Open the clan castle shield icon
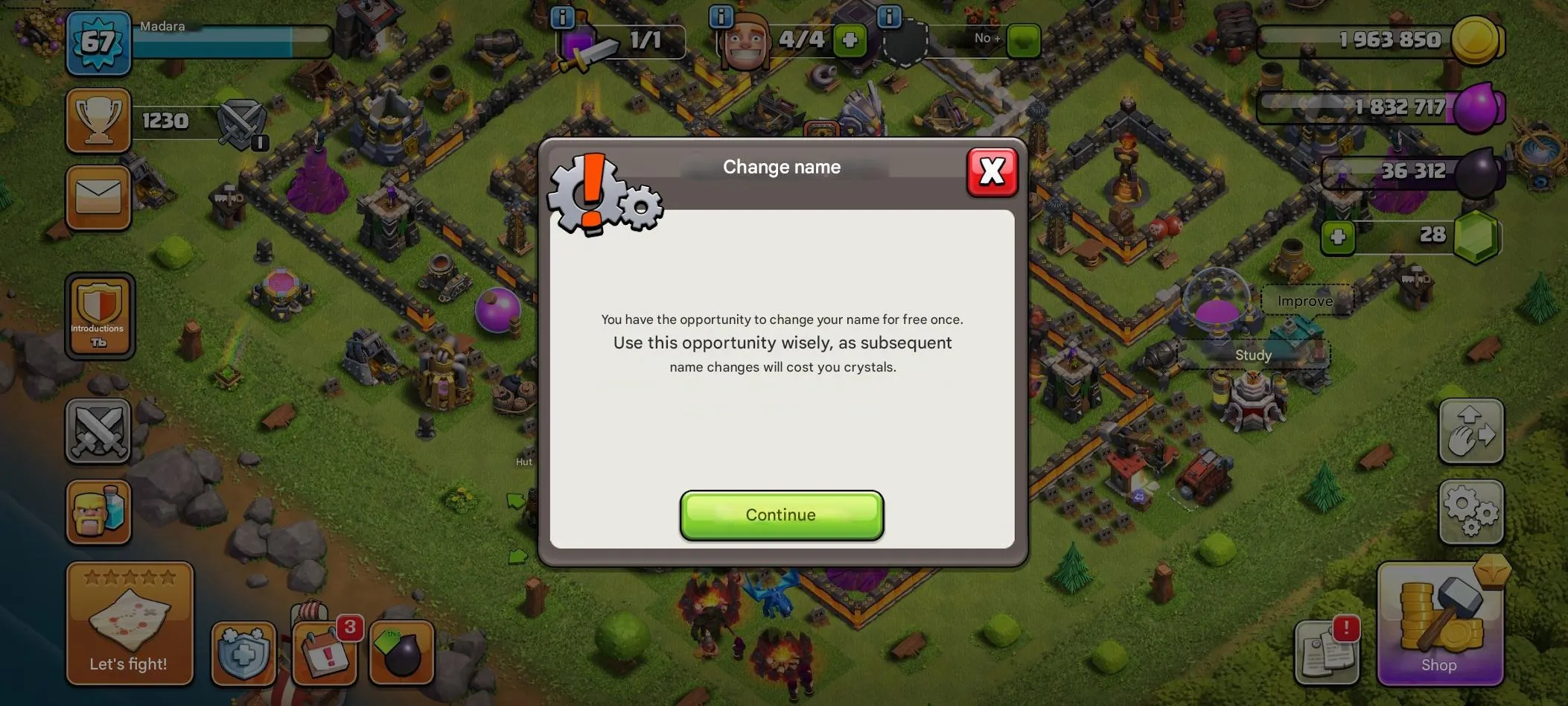The width and height of the screenshot is (1568, 706). click(x=244, y=654)
